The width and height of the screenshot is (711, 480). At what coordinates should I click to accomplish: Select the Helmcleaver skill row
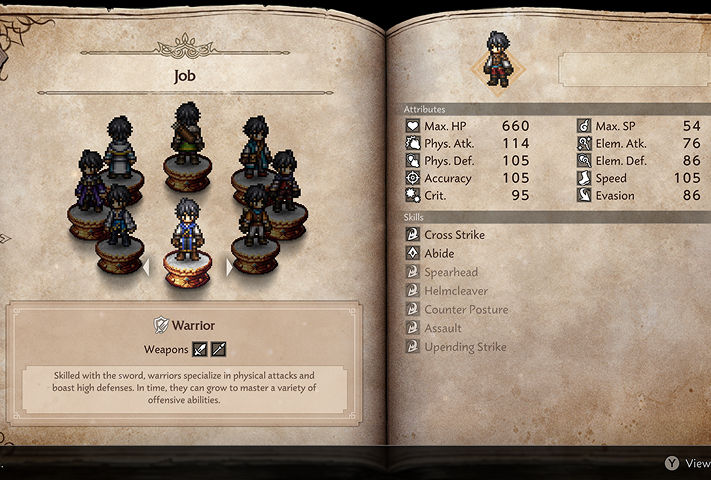[x=456, y=291]
